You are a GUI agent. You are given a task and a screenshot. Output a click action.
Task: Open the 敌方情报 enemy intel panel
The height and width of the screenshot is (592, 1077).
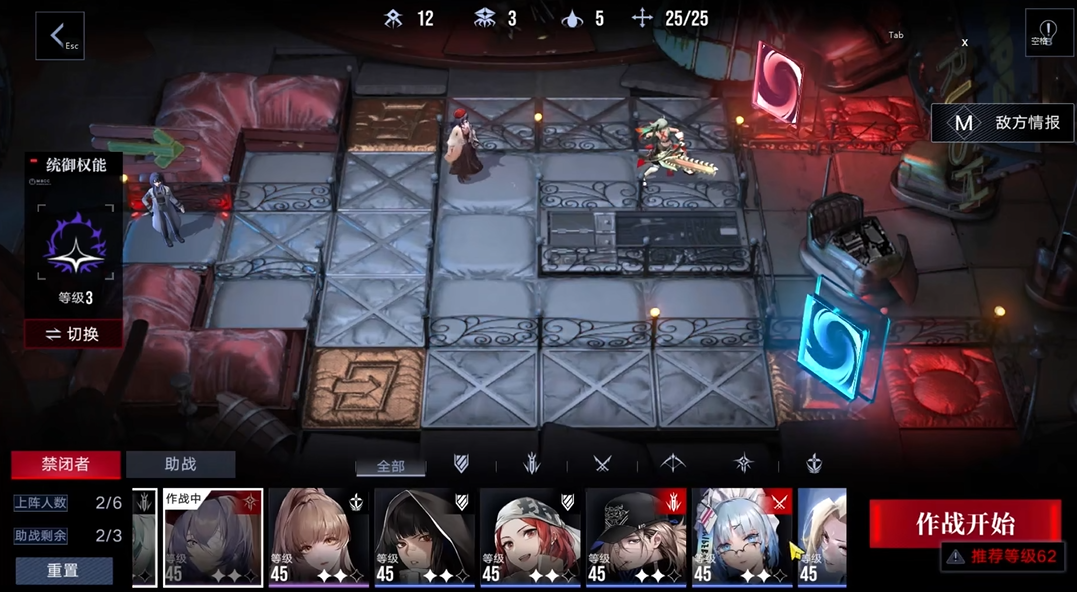(1003, 123)
